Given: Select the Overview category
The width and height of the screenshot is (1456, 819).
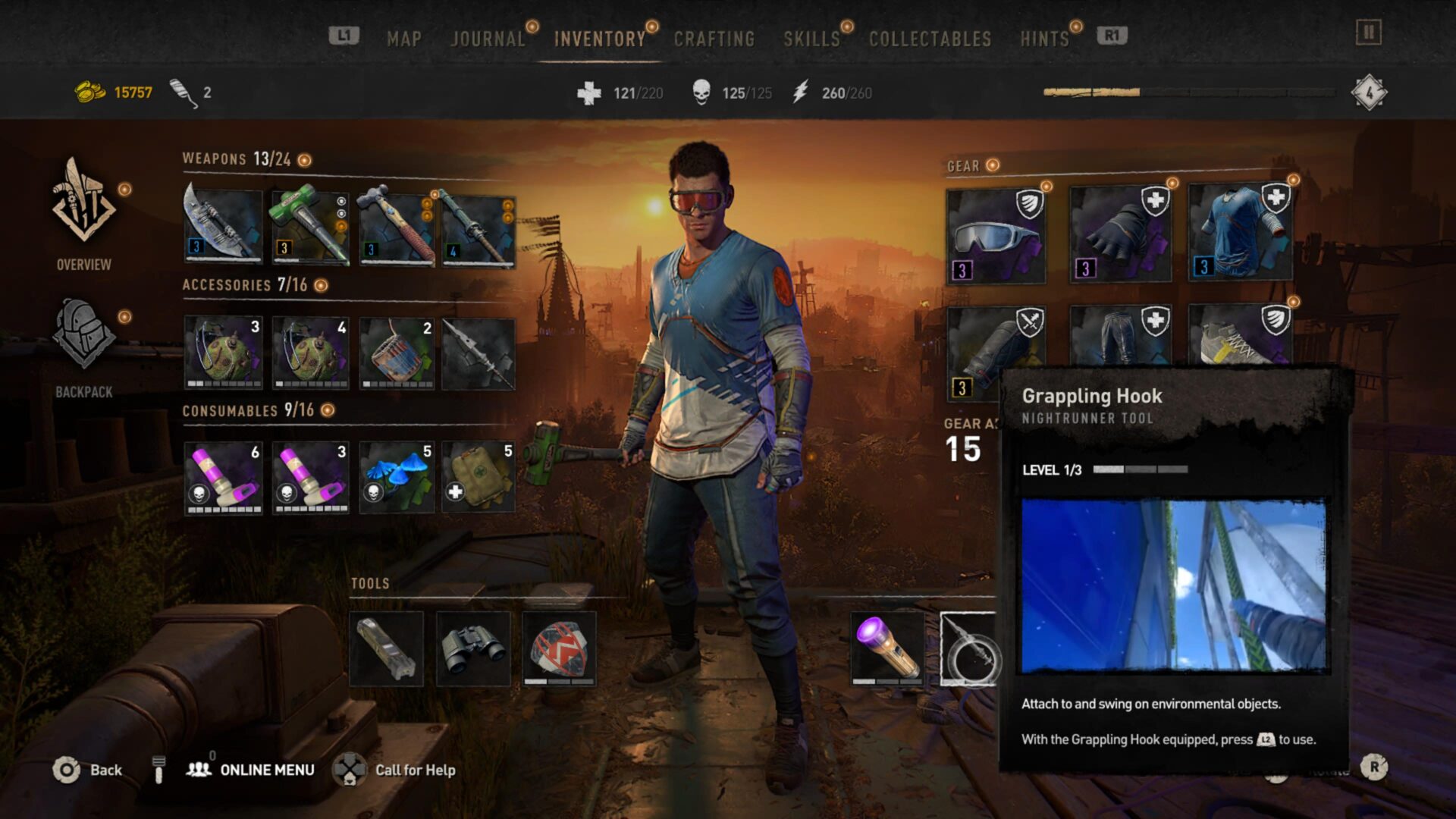Looking at the screenshot, I should coord(83,214).
